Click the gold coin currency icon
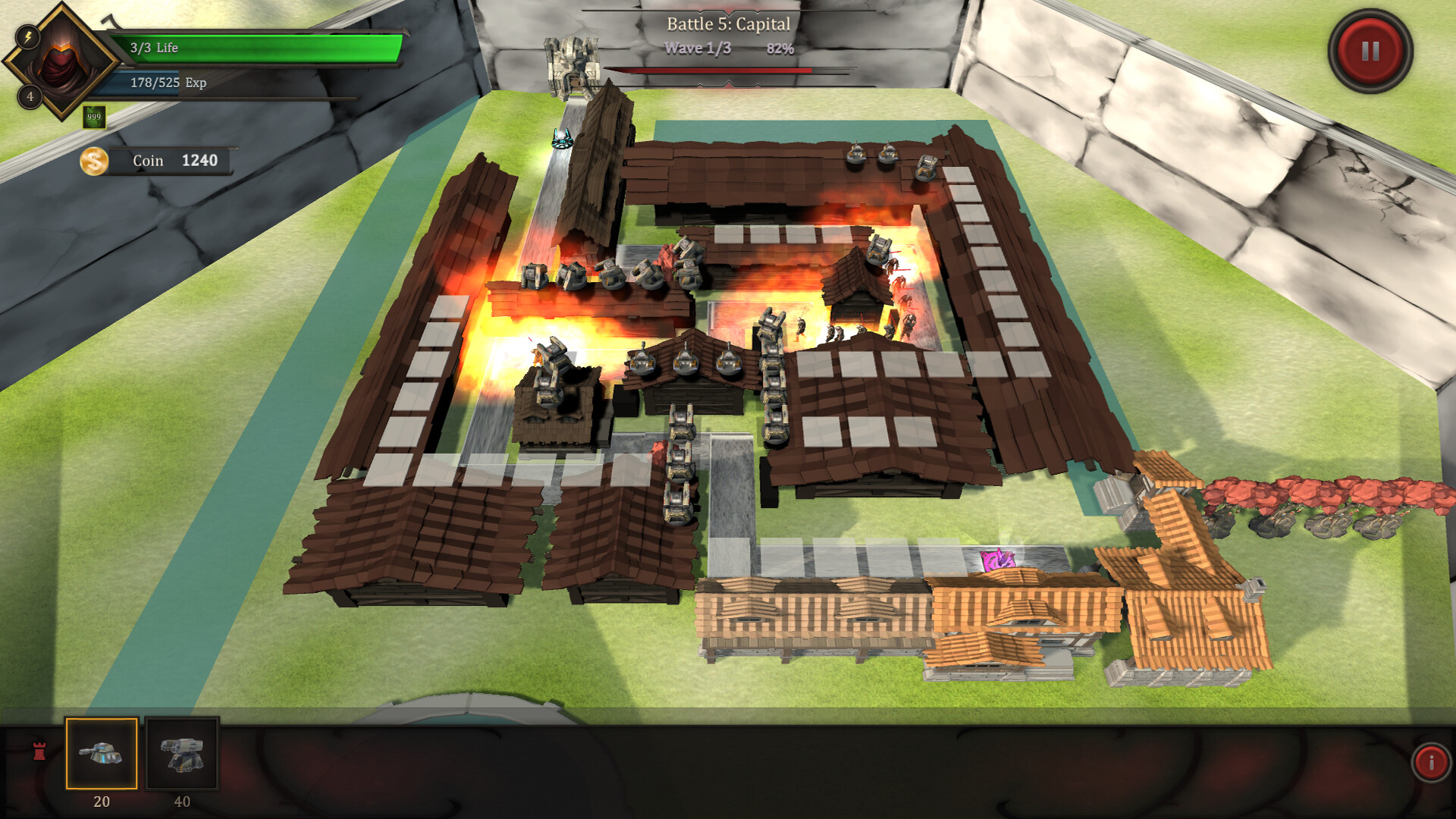 click(94, 160)
